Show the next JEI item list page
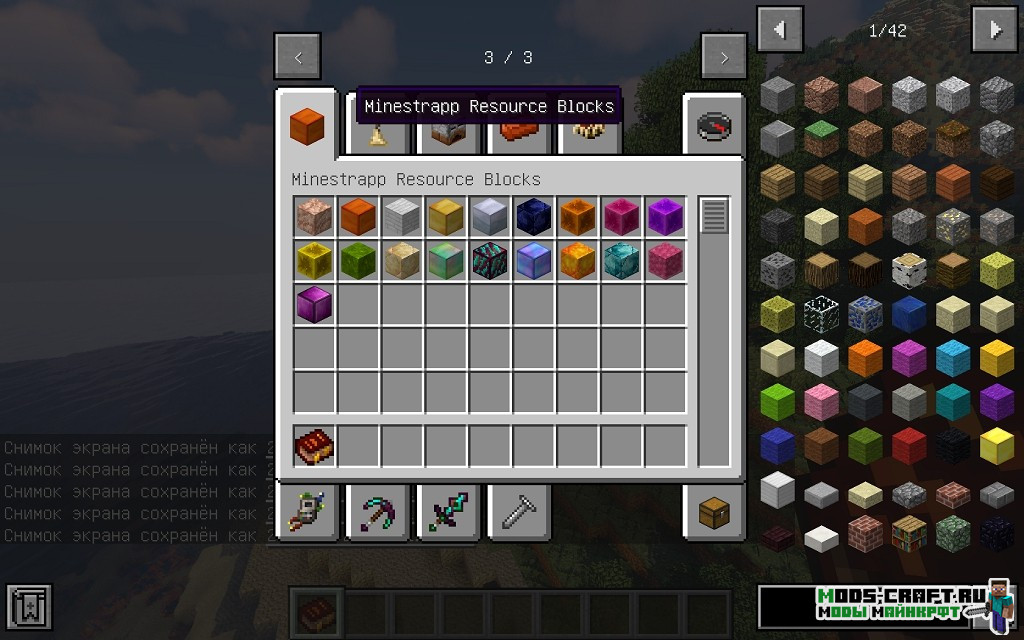The image size is (1024, 640). (995, 30)
